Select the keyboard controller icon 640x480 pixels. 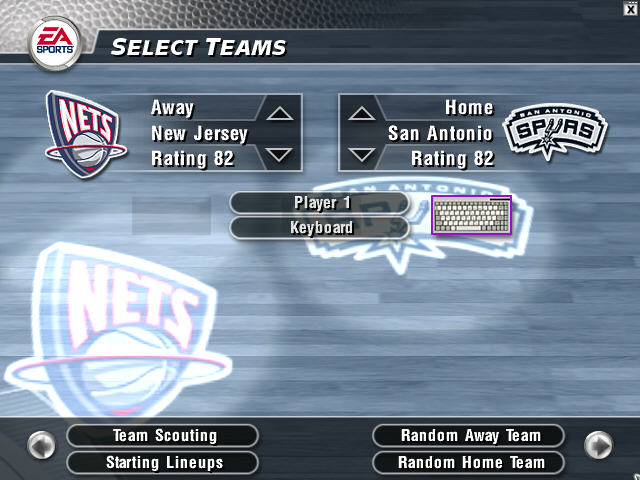[x=471, y=215]
